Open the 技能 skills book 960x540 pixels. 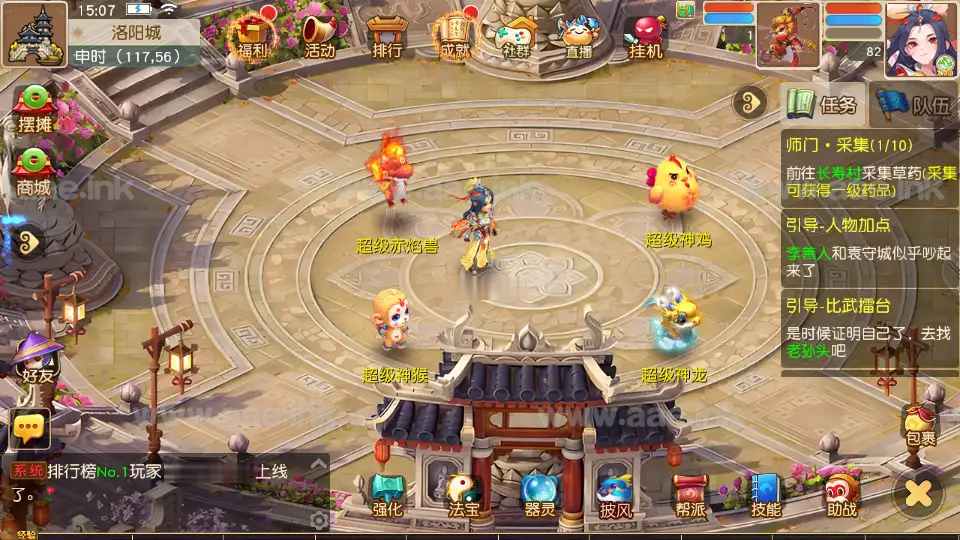click(765, 494)
